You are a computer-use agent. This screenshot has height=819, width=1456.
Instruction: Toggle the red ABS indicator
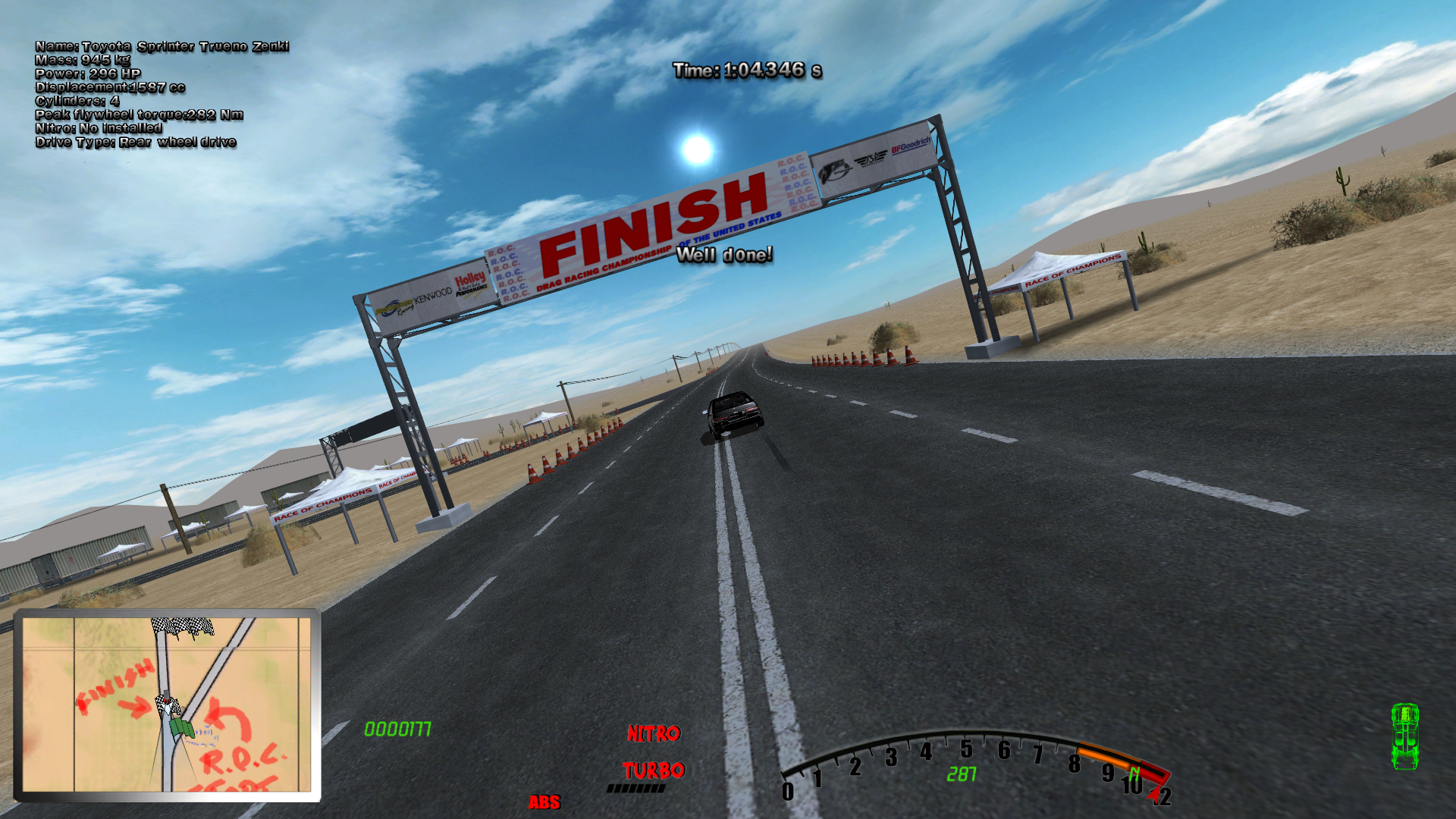coord(544,802)
